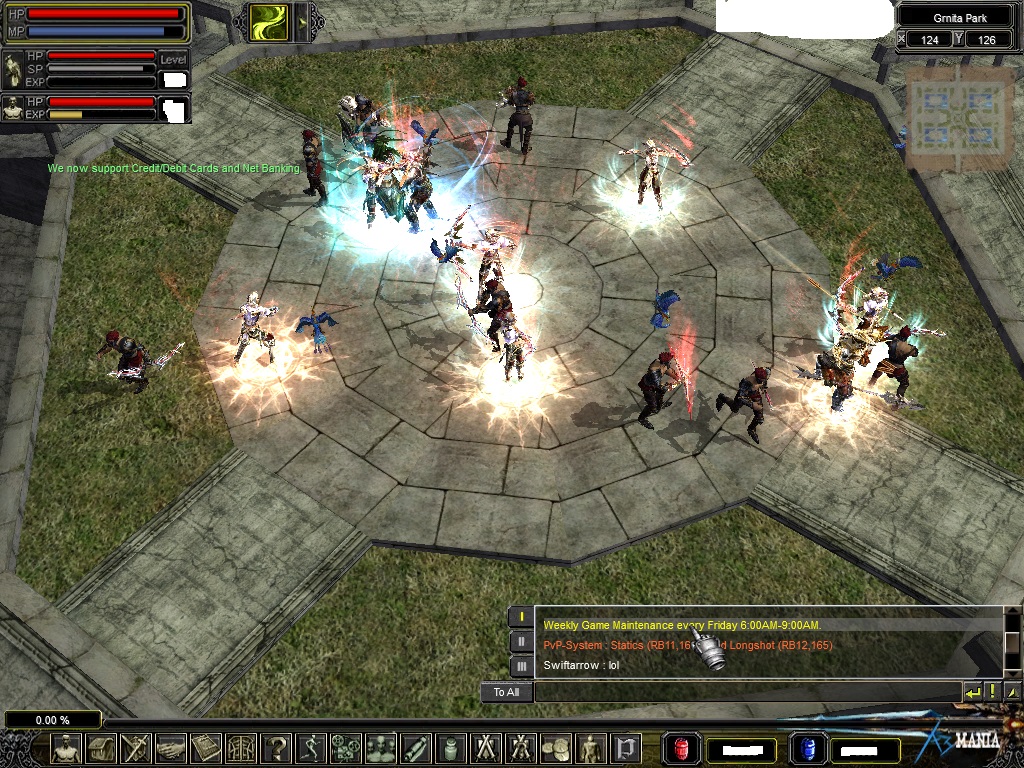Focus the chat message input box

coord(747,692)
